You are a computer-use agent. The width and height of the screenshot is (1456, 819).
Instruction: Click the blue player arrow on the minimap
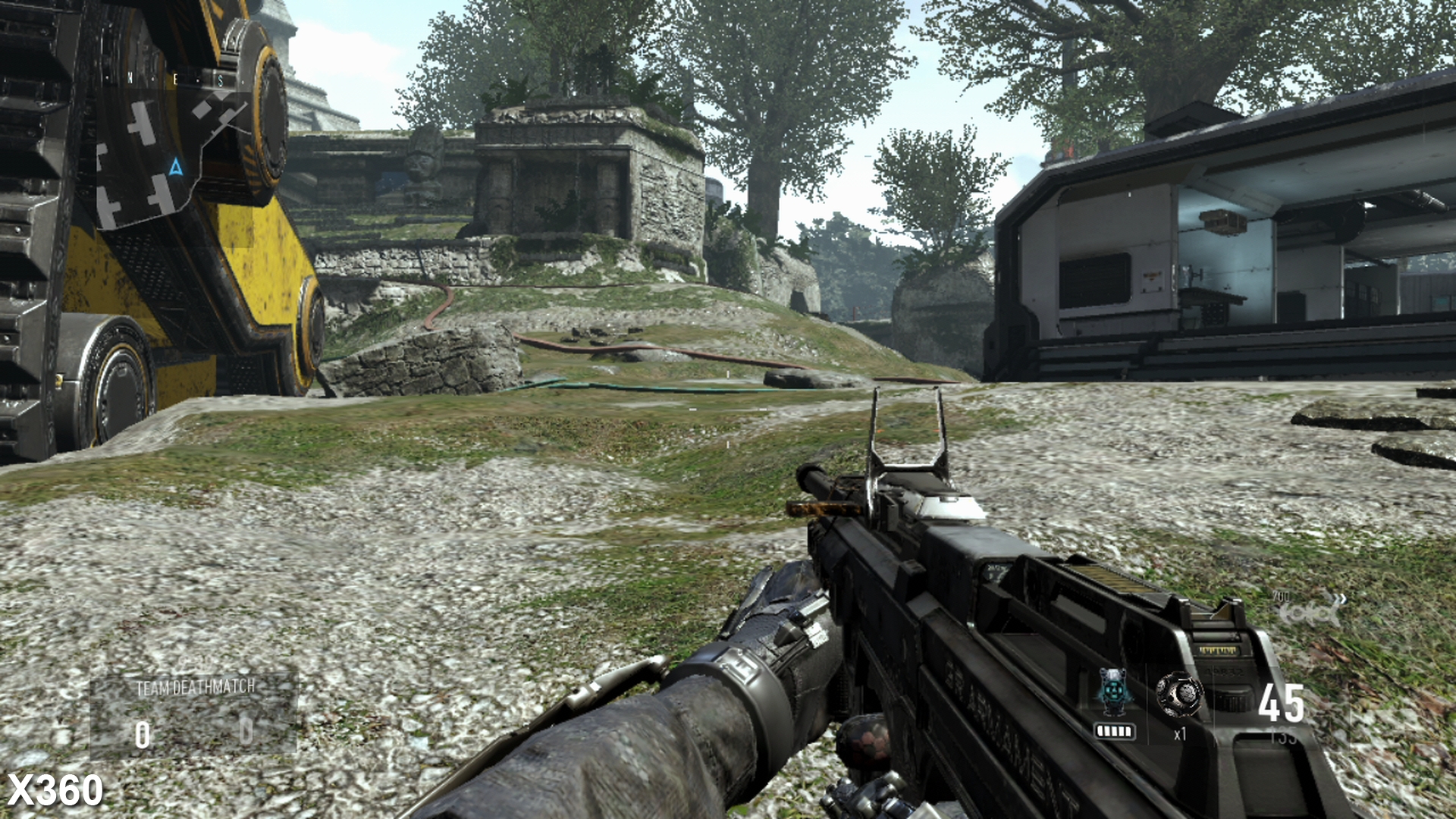[176, 167]
